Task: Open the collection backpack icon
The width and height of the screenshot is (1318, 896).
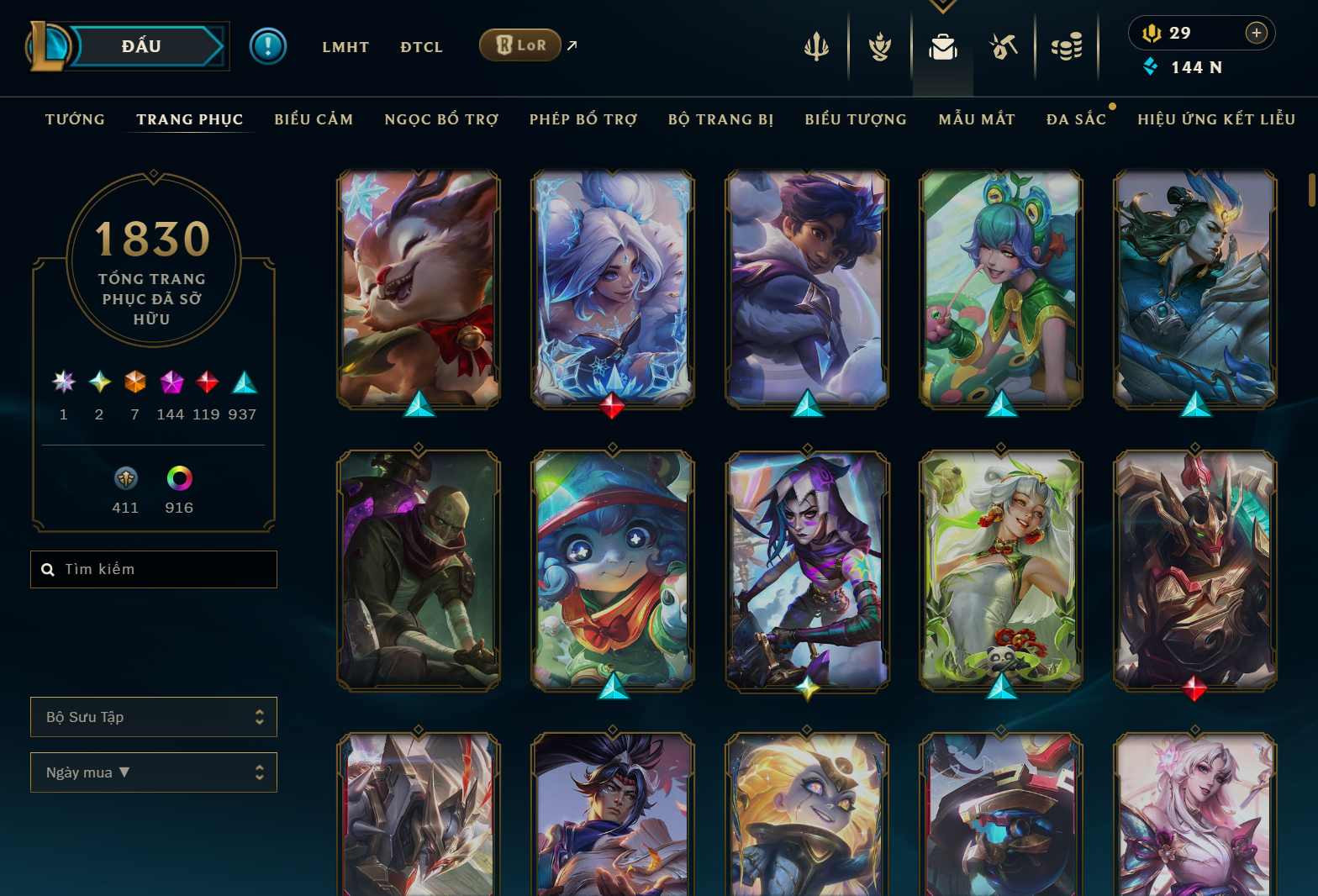Action: tap(942, 47)
